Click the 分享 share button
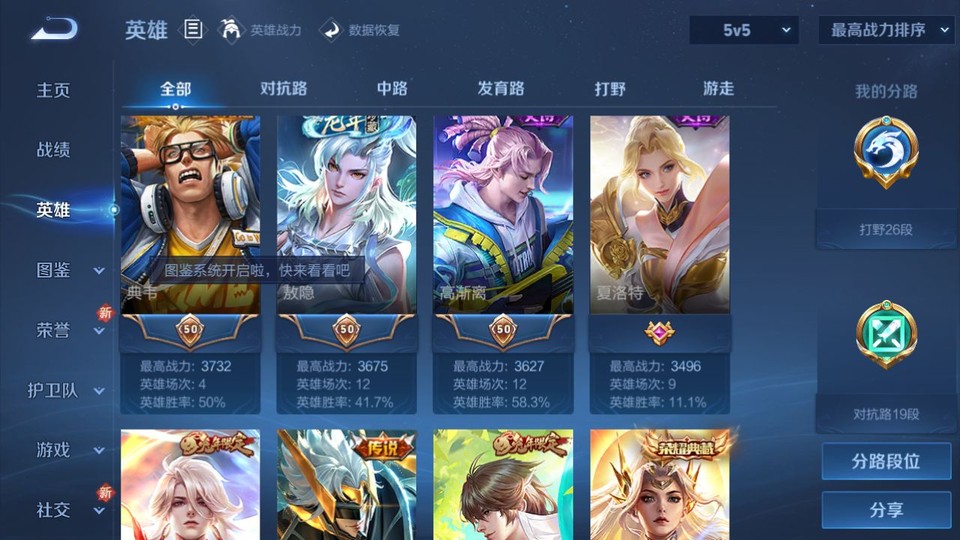This screenshot has height=540, width=960. (886, 510)
